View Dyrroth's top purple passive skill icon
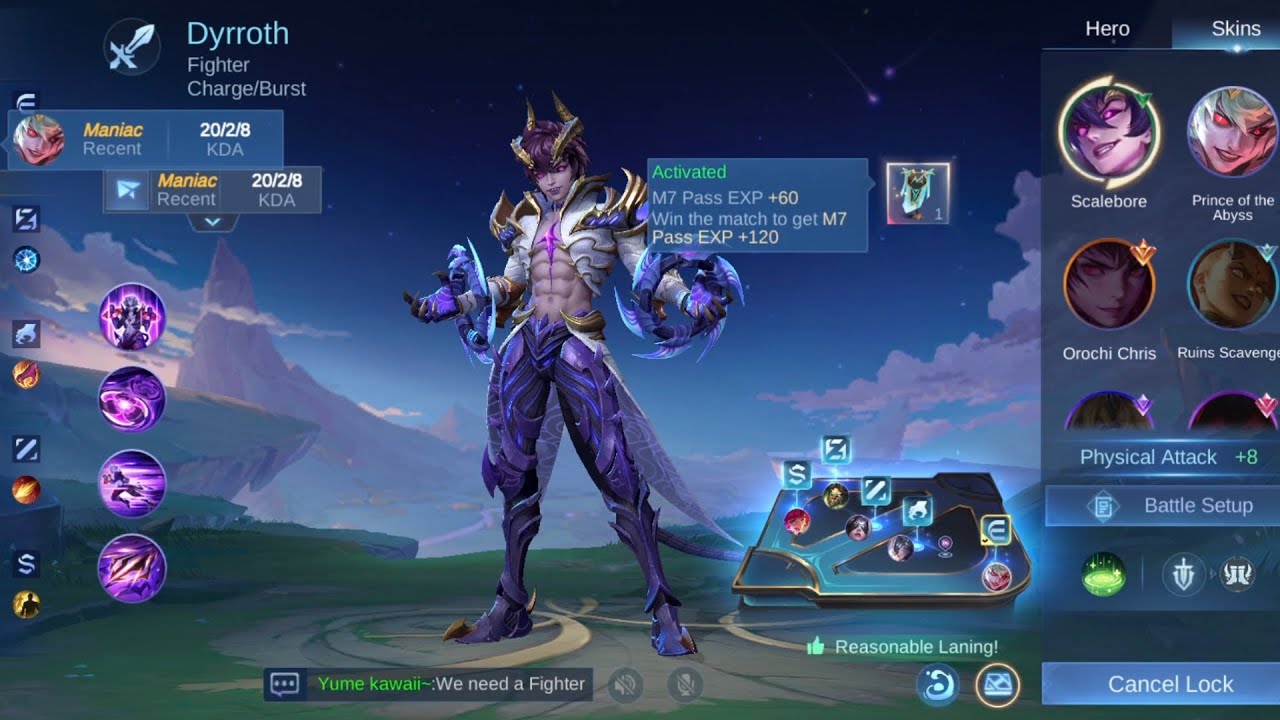Viewport: 1280px width, 720px height. click(131, 316)
